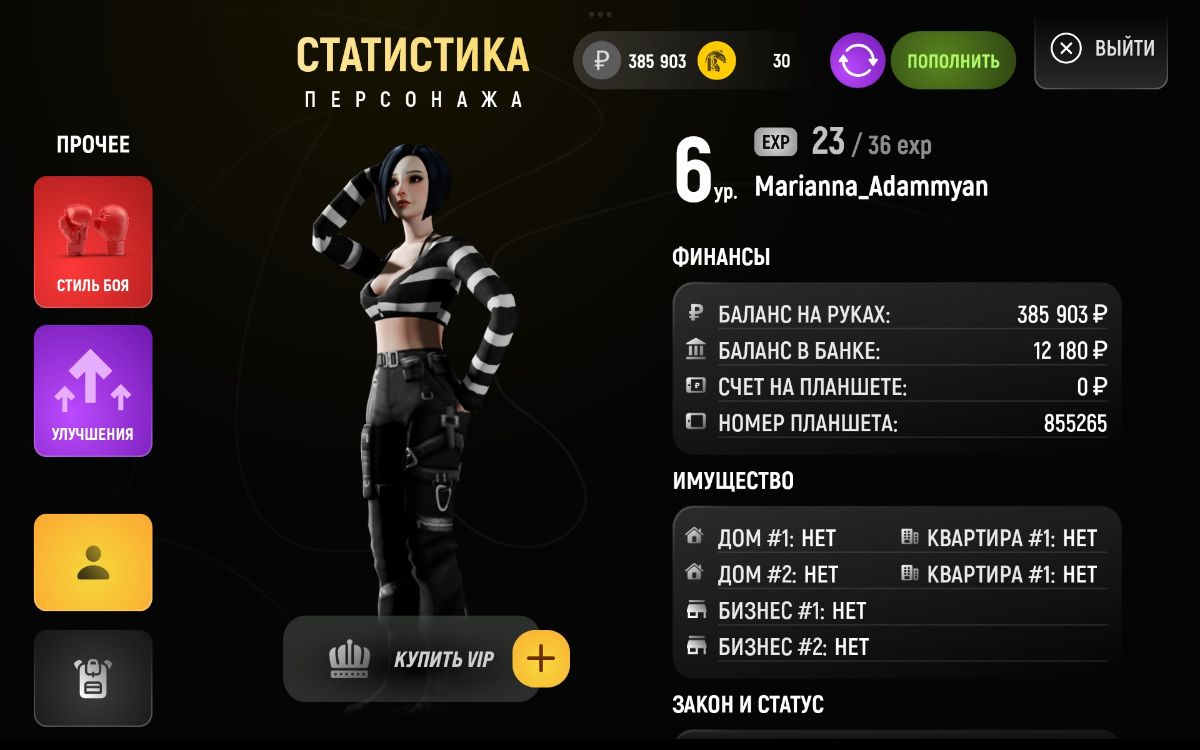This screenshot has height=750, width=1200.
Task: Tap the yellow plus button next to VIP
Action: coord(541,659)
